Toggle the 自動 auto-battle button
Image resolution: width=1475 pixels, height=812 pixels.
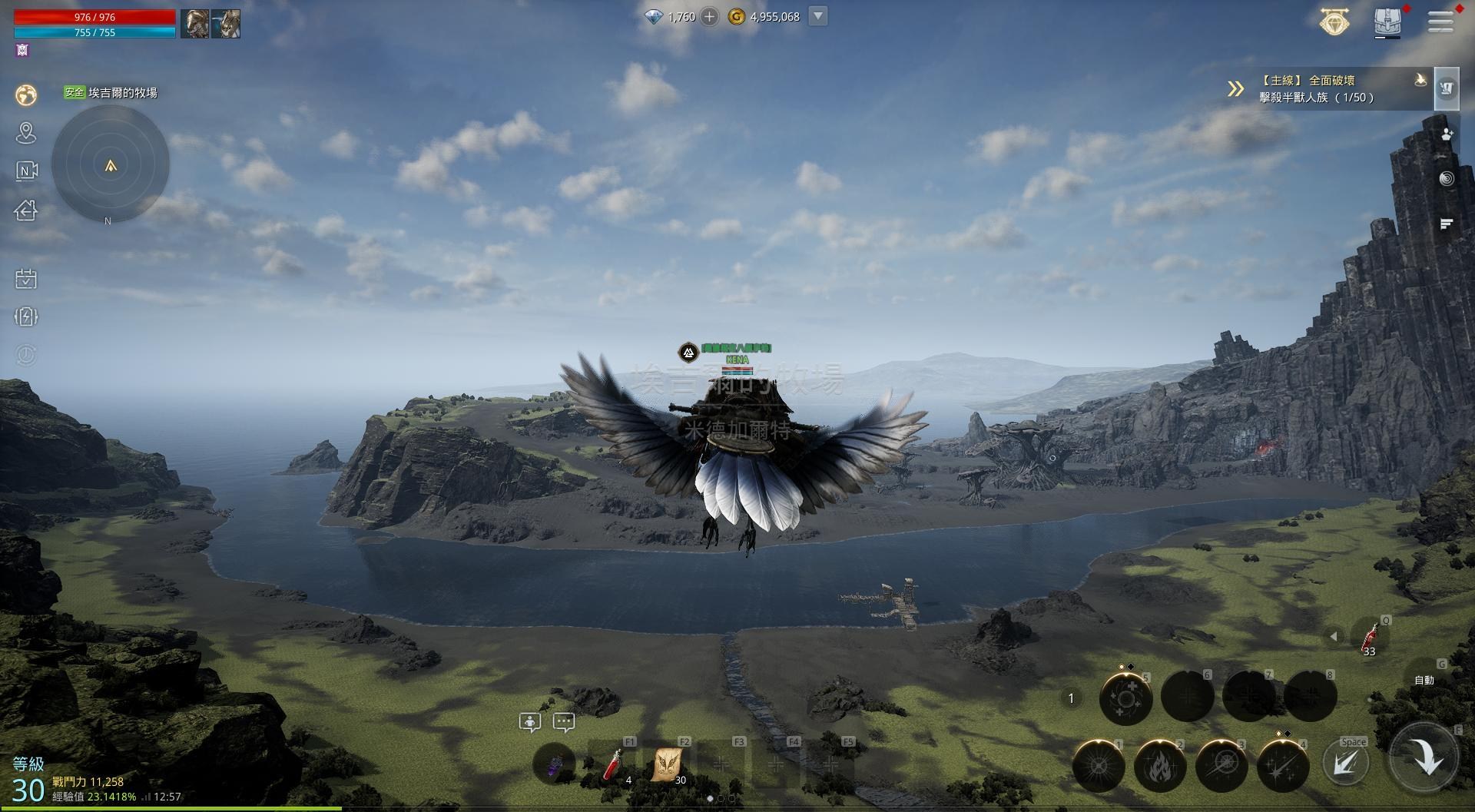pyautogui.click(x=1424, y=680)
